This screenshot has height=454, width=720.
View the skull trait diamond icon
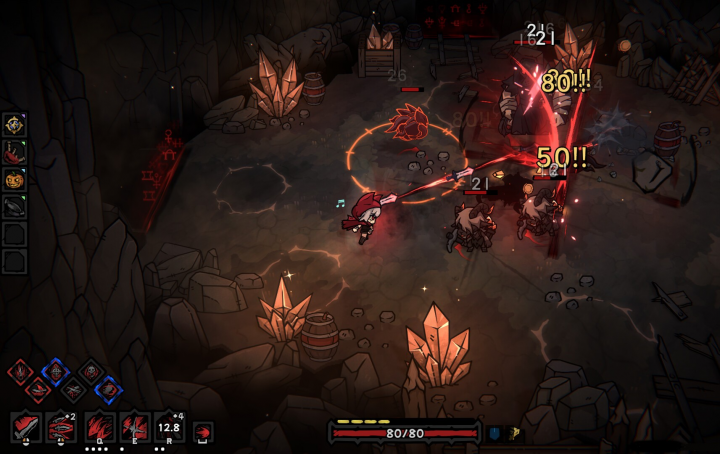[x=90, y=372]
